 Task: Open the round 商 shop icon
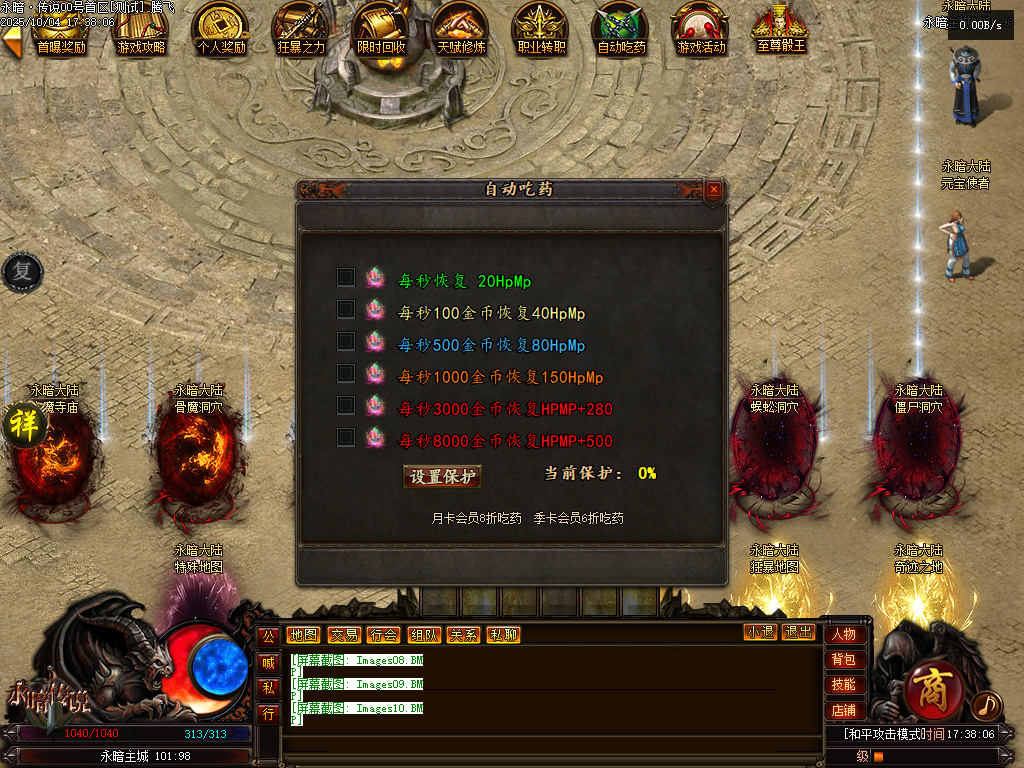coord(936,690)
